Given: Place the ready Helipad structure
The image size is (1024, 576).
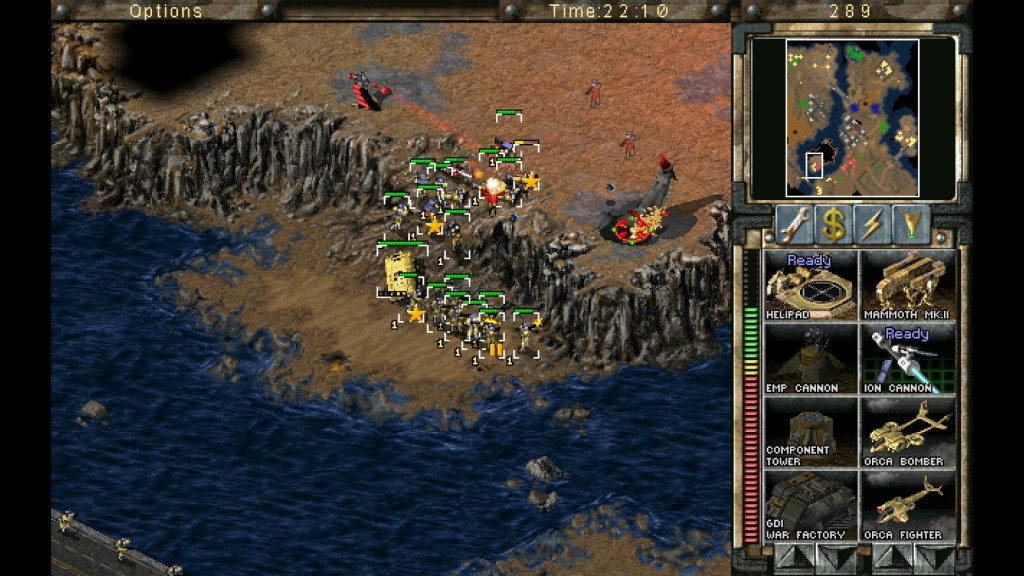Looking at the screenshot, I should point(811,286).
